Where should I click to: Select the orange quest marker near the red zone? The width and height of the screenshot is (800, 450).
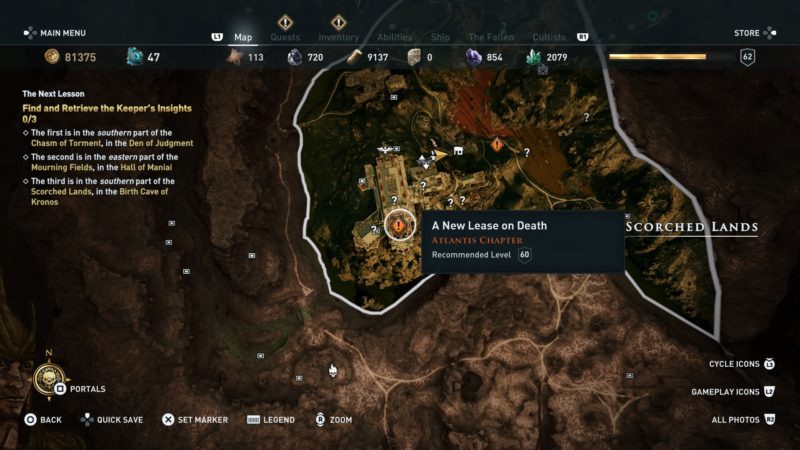pyautogui.click(x=497, y=145)
